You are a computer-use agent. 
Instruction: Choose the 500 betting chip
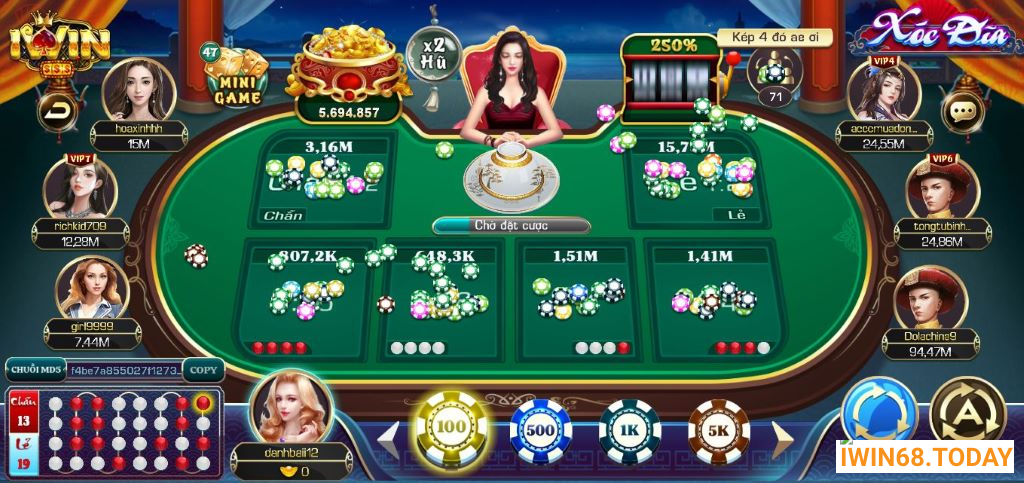540,430
